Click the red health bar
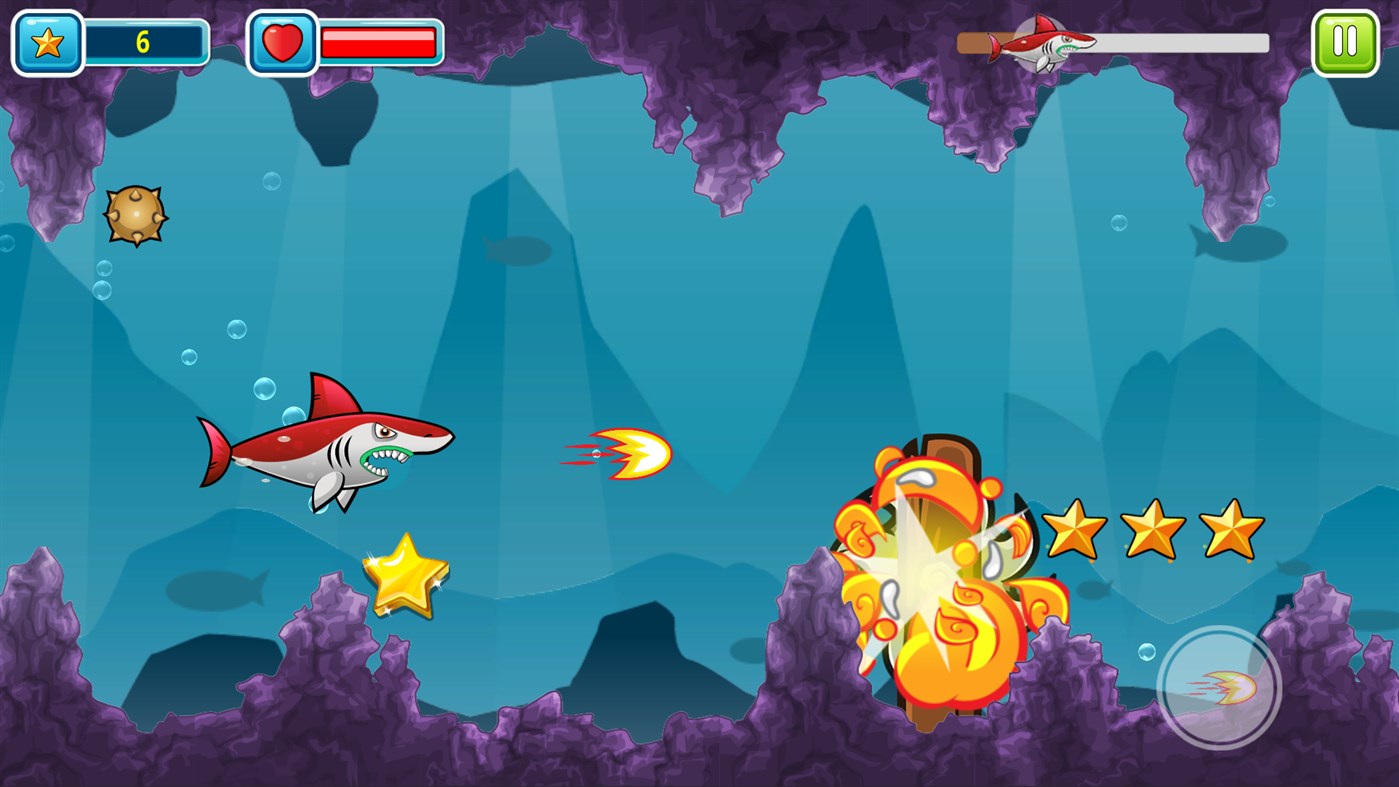Screen dimensions: 1399x787 pyautogui.click(x=376, y=41)
